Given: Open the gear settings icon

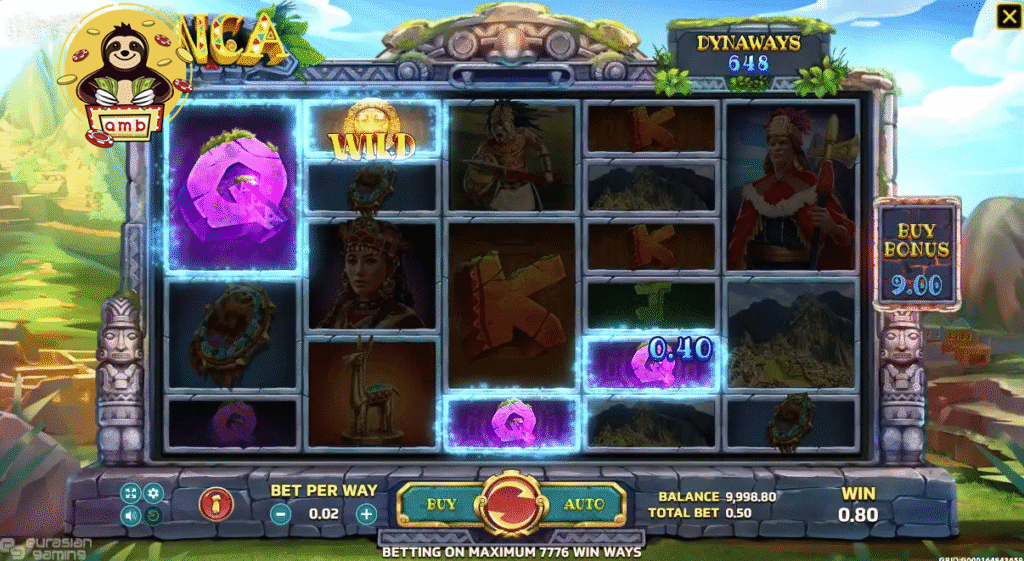Looking at the screenshot, I should (x=154, y=493).
